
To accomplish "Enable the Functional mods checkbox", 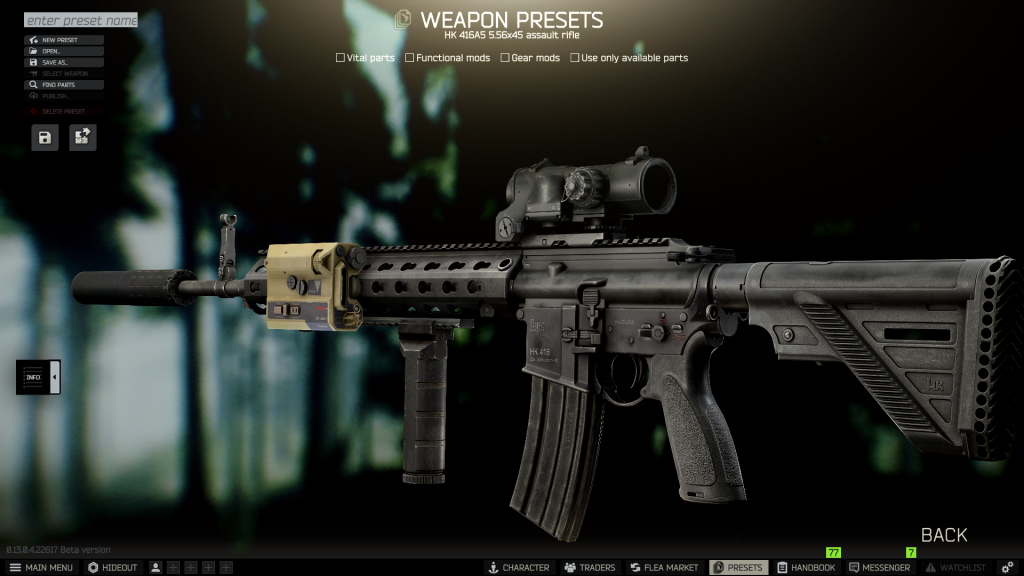I will [x=410, y=58].
